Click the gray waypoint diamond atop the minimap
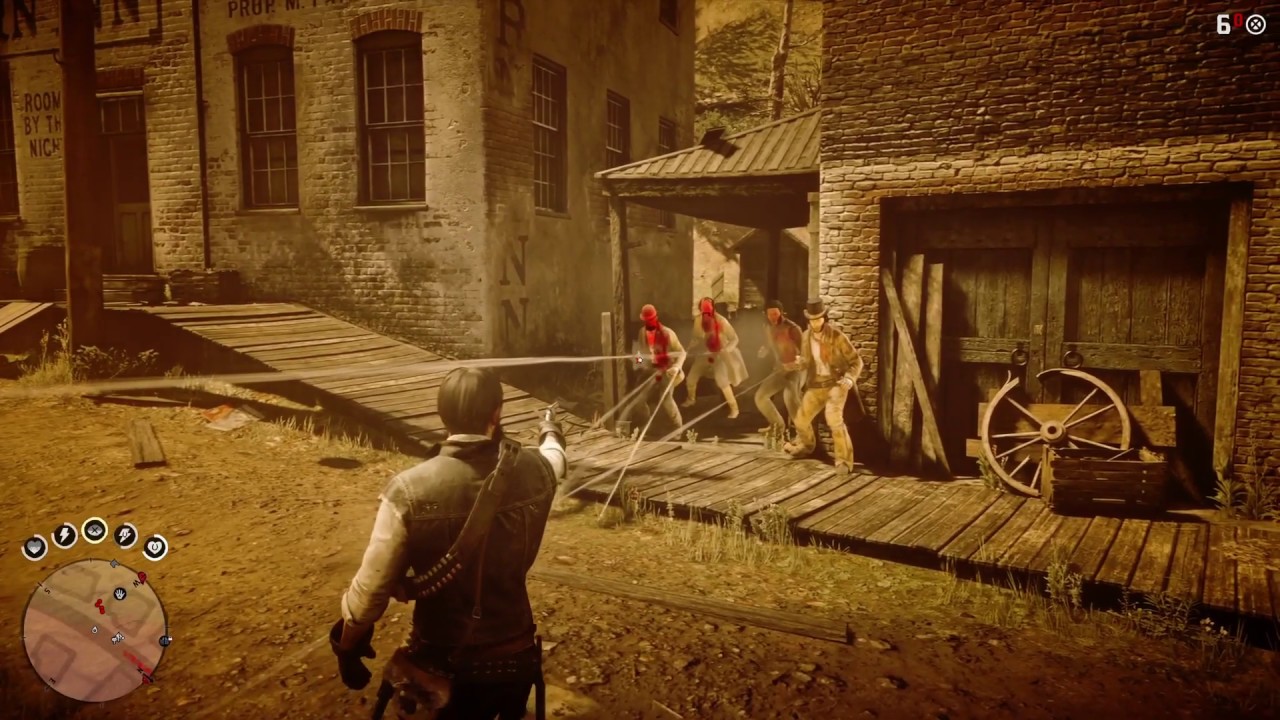1280x720 pixels. (114, 563)
